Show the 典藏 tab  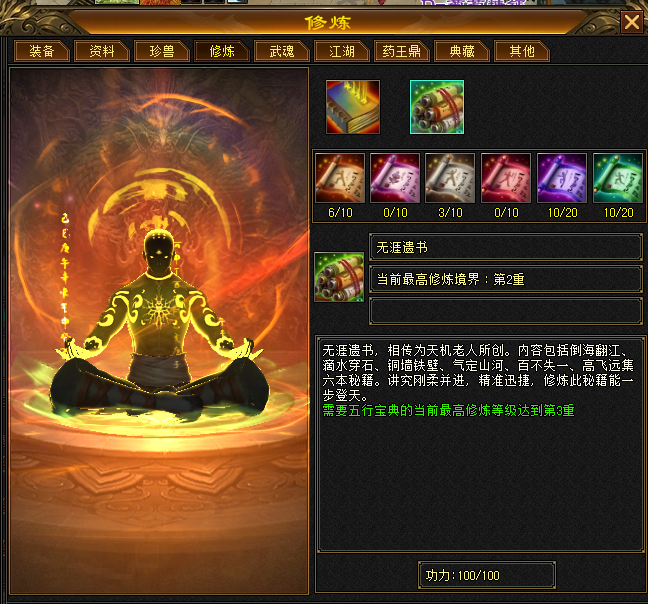[x=462, y=51]
